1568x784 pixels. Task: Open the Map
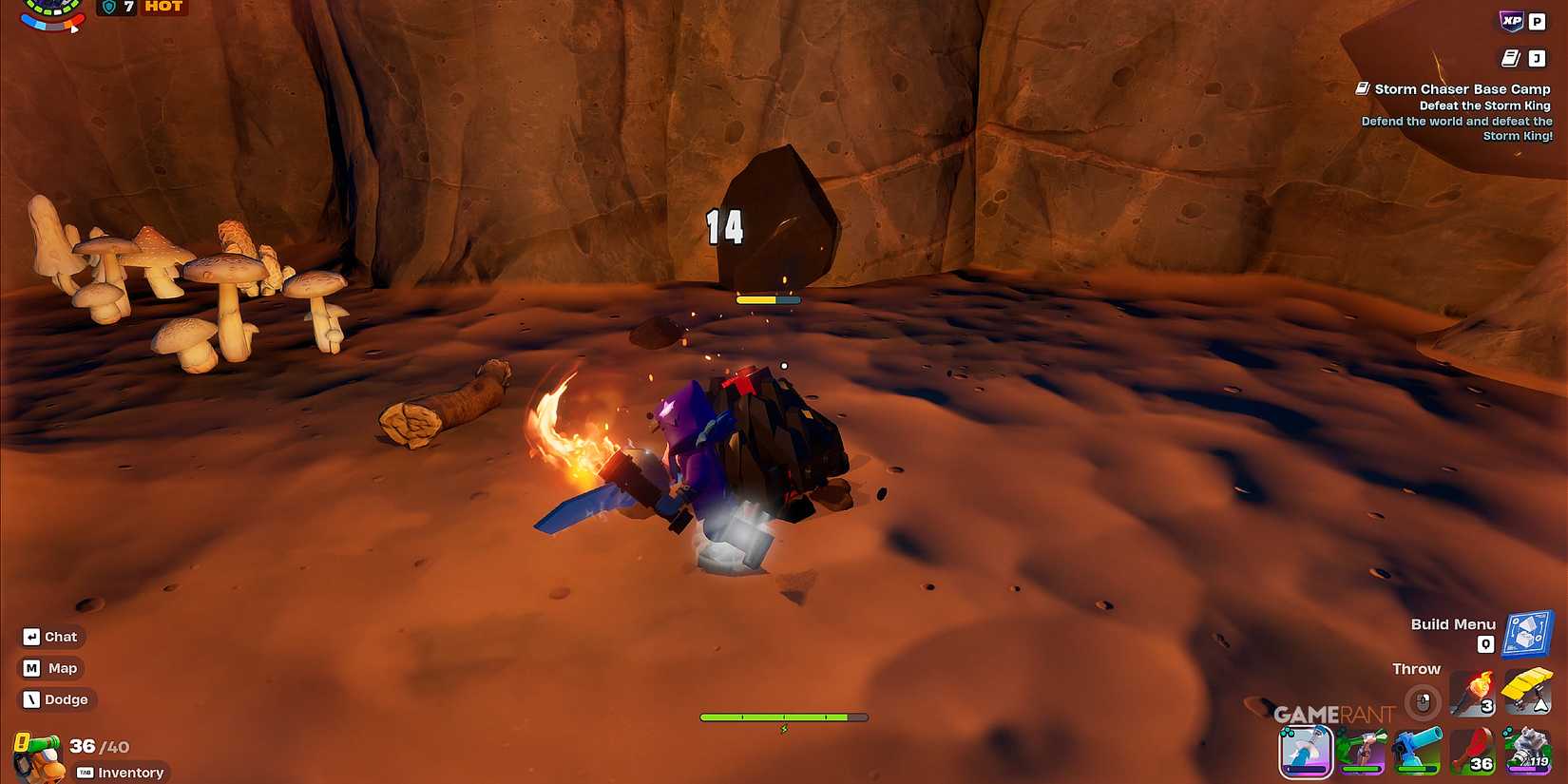pos(51,667)
